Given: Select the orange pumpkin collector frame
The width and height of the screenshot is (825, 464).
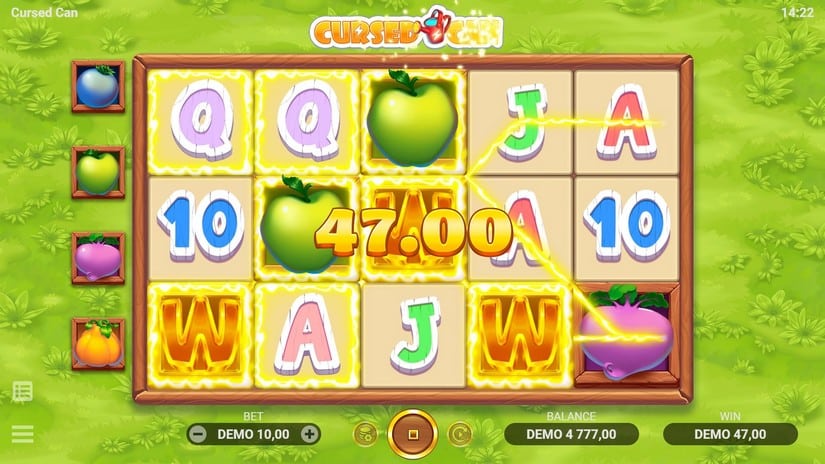Looking at the screenshot, I should [x=98, y=344].
